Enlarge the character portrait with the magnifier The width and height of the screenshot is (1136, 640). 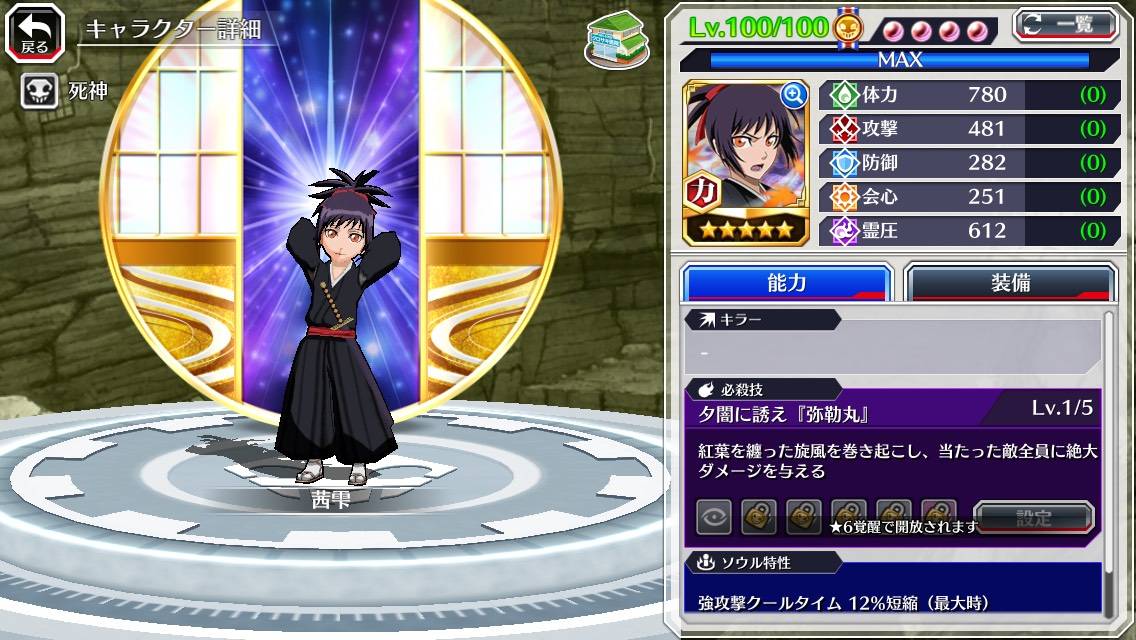(793, 95)
